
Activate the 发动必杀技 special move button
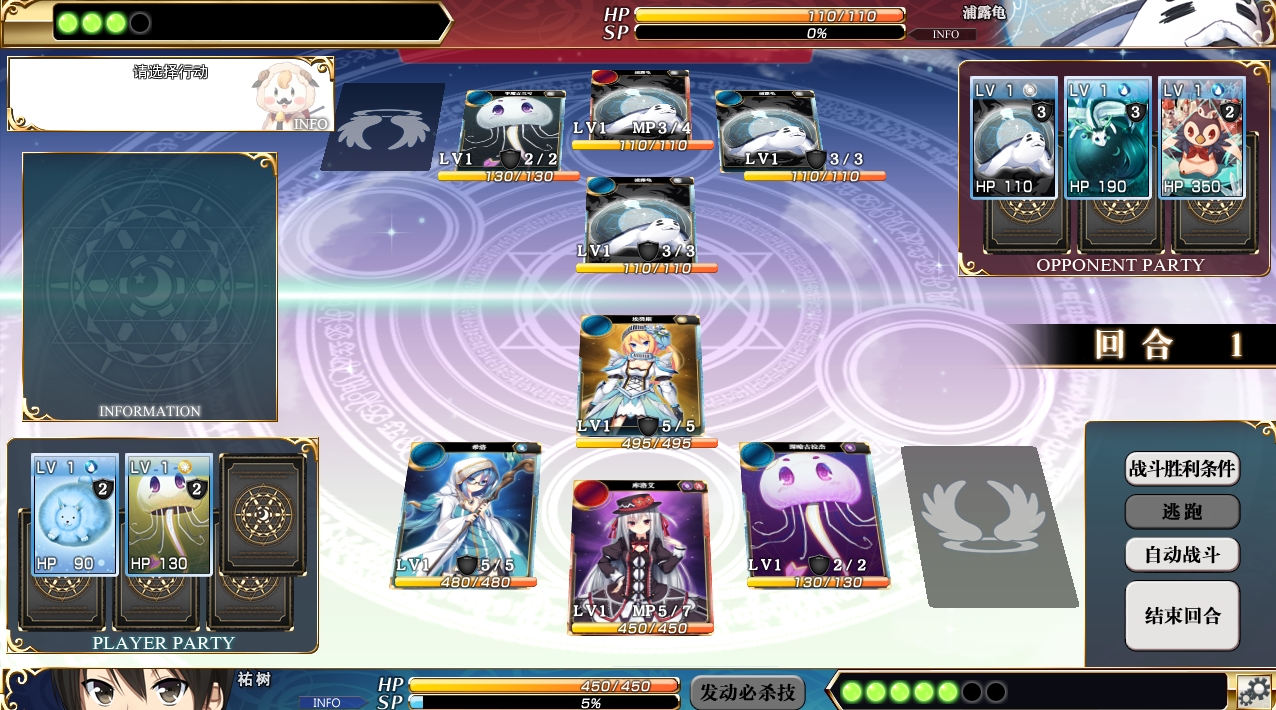747,692
